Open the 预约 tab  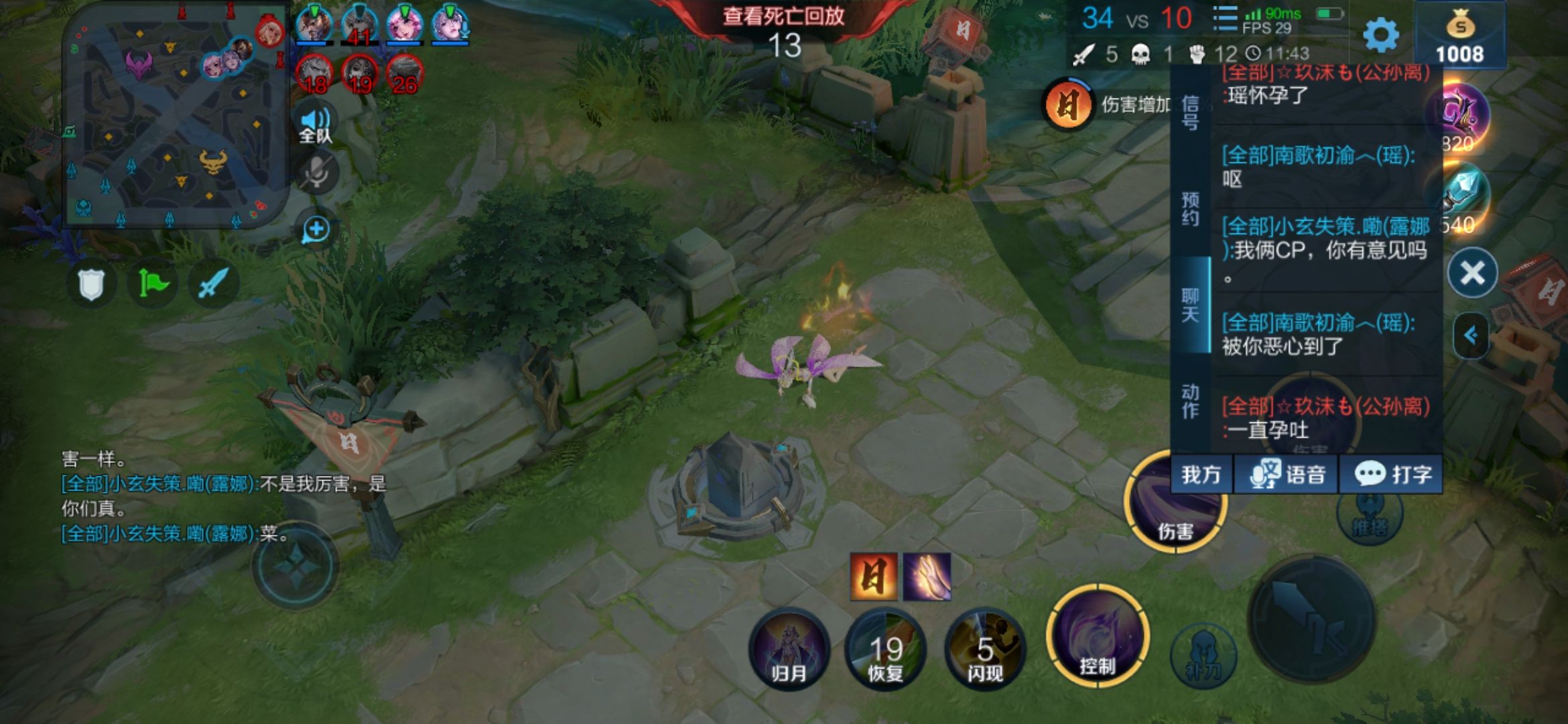tap(1190, 208)
